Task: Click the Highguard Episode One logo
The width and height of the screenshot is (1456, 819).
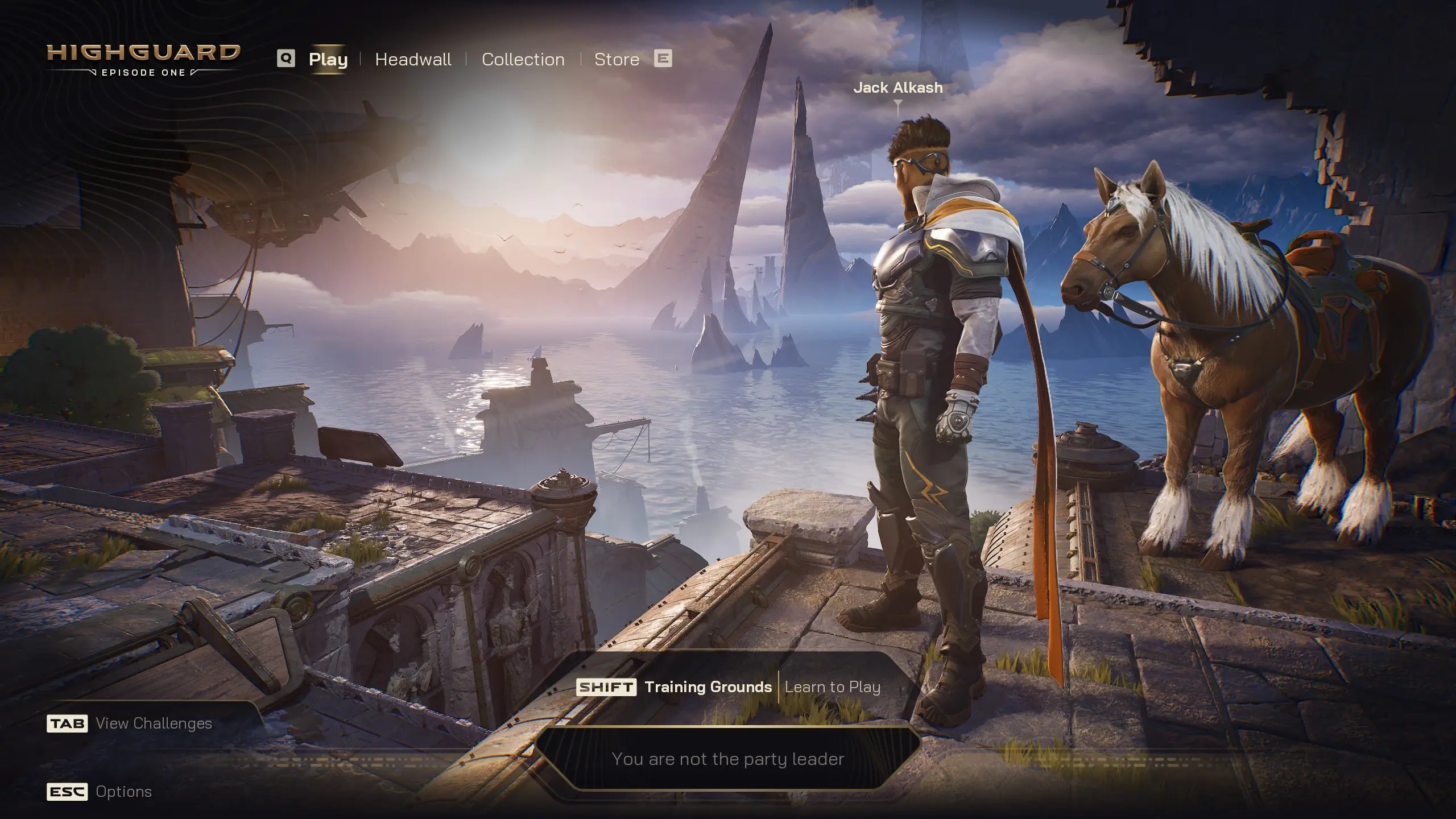Action: coord(143,59)
